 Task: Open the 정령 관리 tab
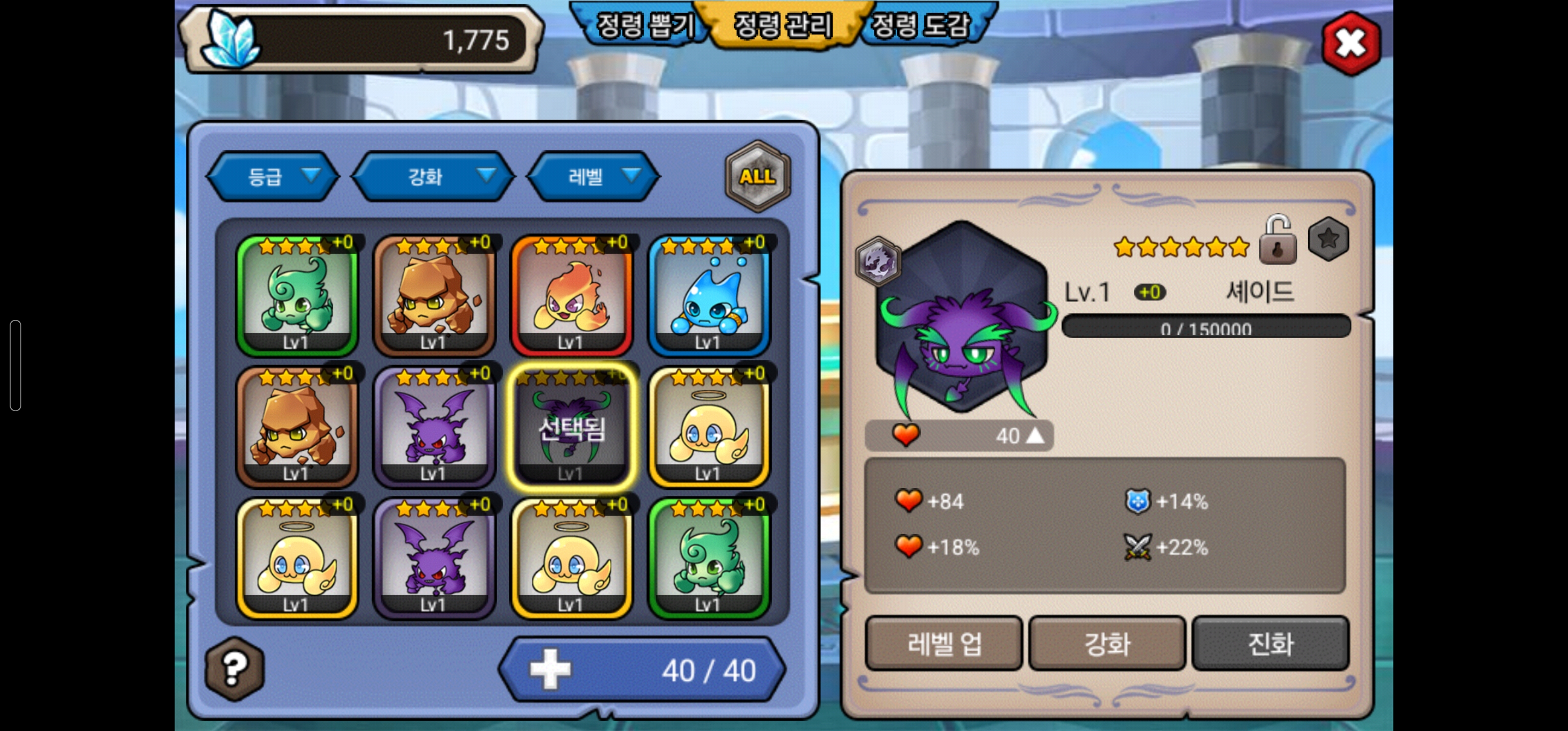click(783, 24)
